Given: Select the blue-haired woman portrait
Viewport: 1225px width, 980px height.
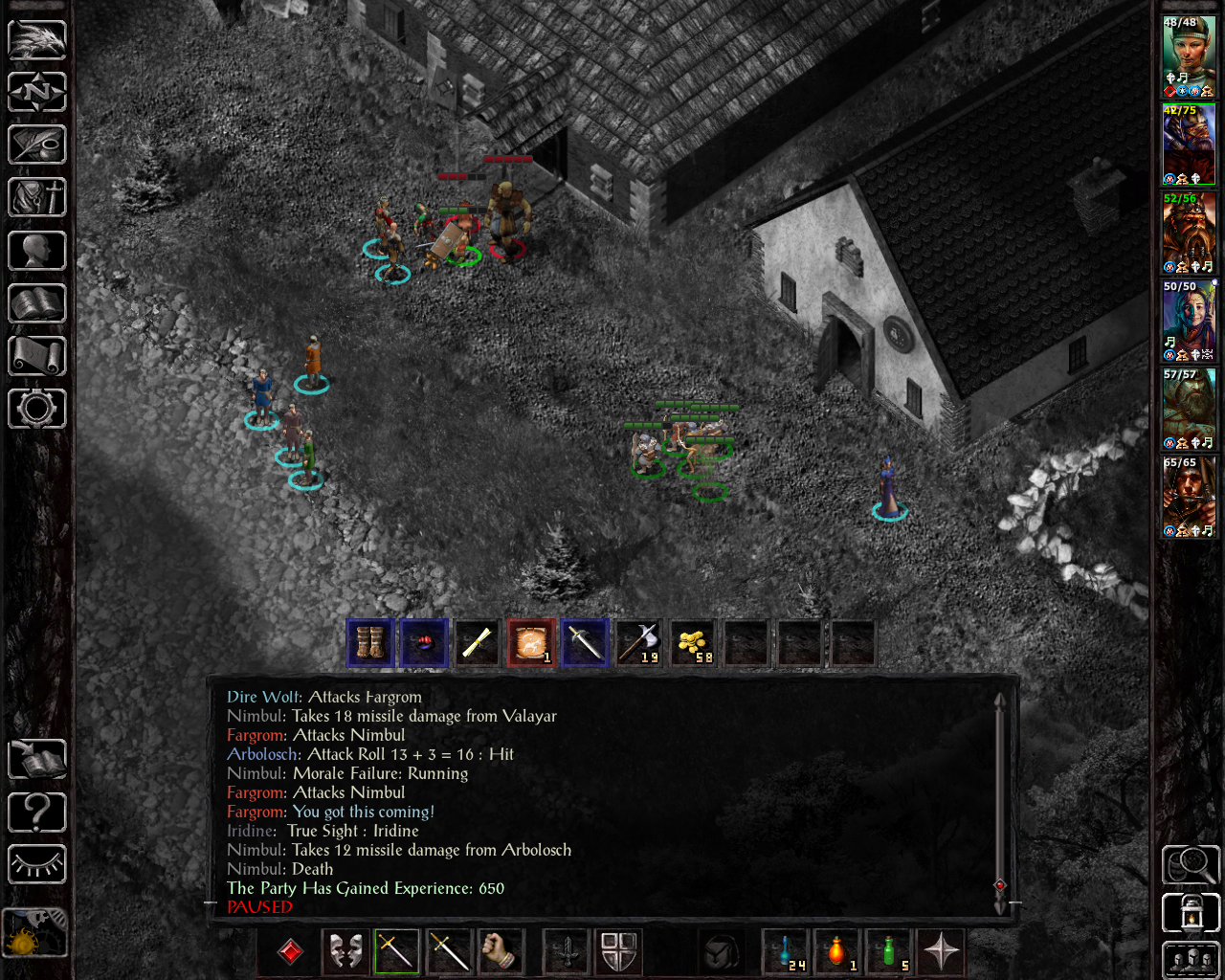Looking at the screenshot, I should click(x=1189, y=321).
